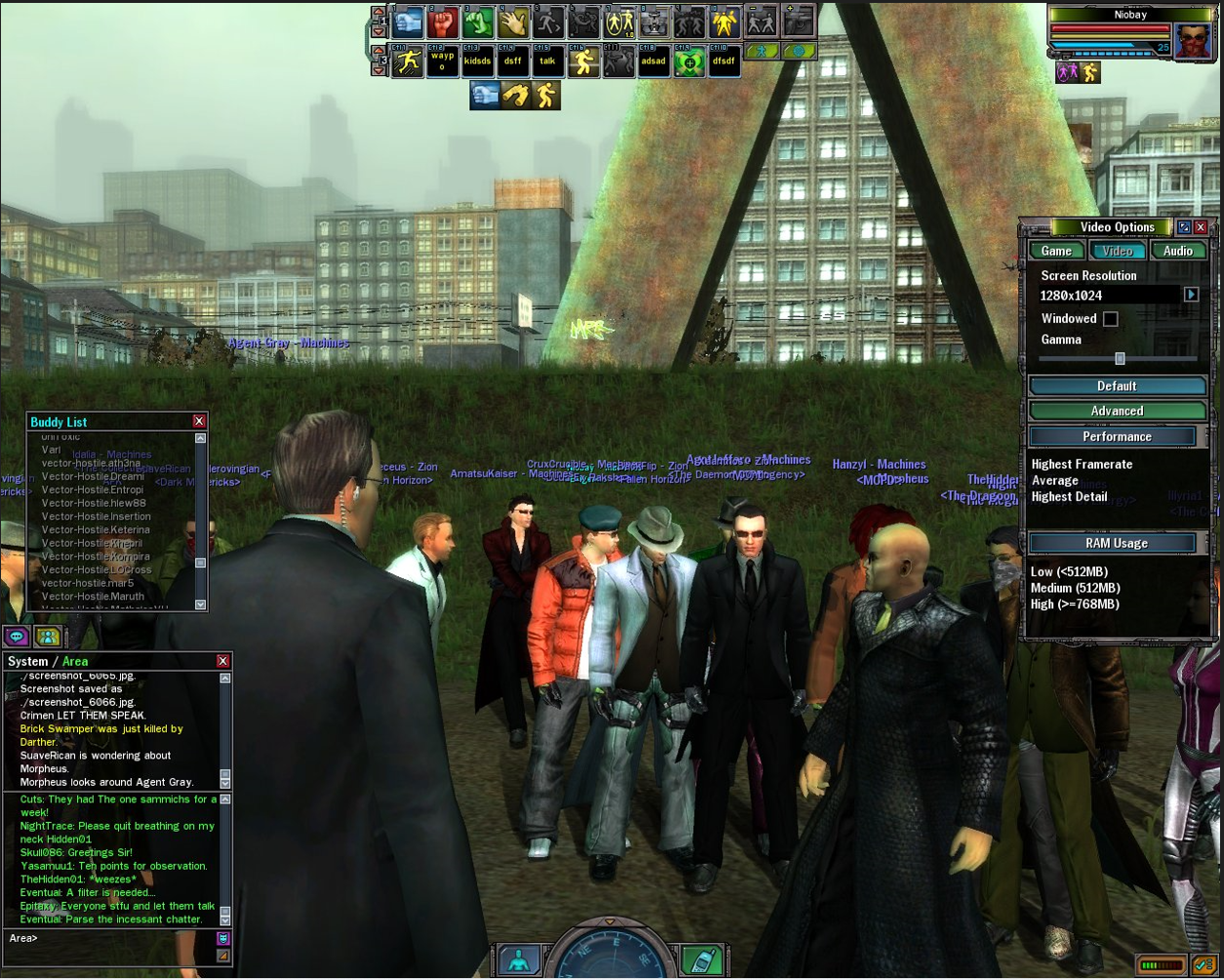Activate the green heart heal ability
Screen dimensions: 1224x980
(x=690, y=61)
